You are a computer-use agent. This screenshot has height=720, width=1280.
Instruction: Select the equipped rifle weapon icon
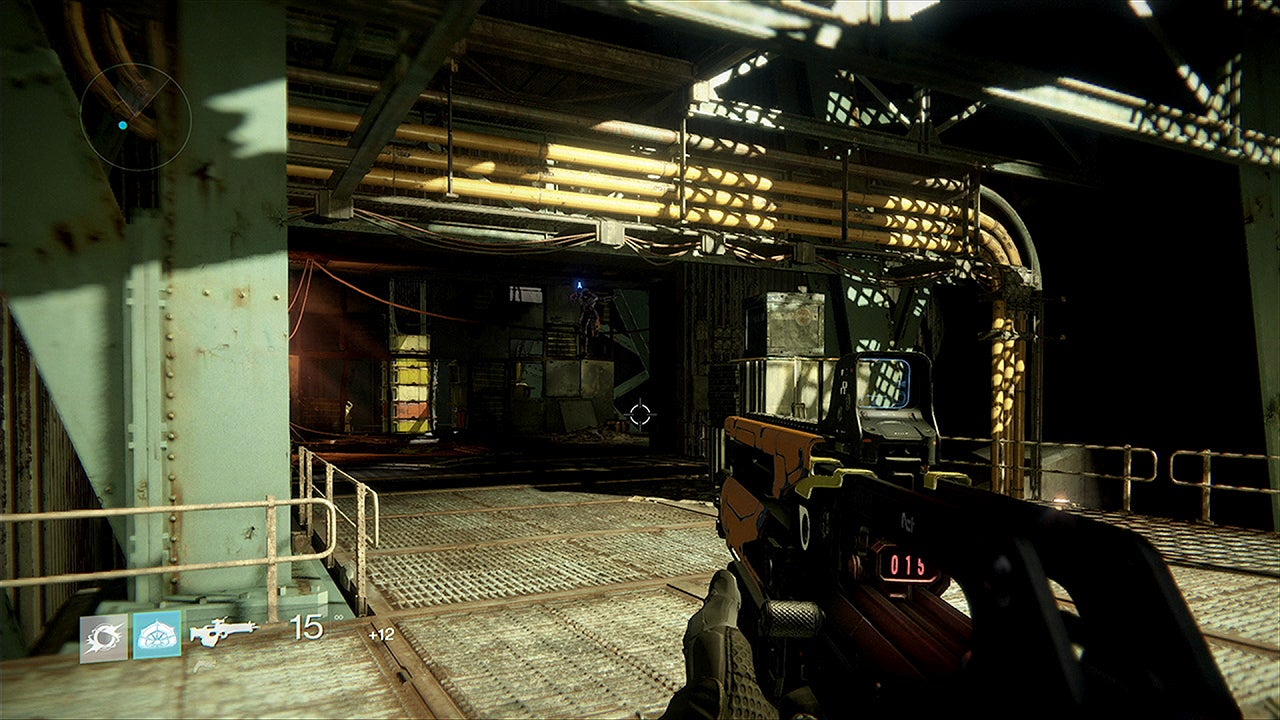click(x=222, y=631)
